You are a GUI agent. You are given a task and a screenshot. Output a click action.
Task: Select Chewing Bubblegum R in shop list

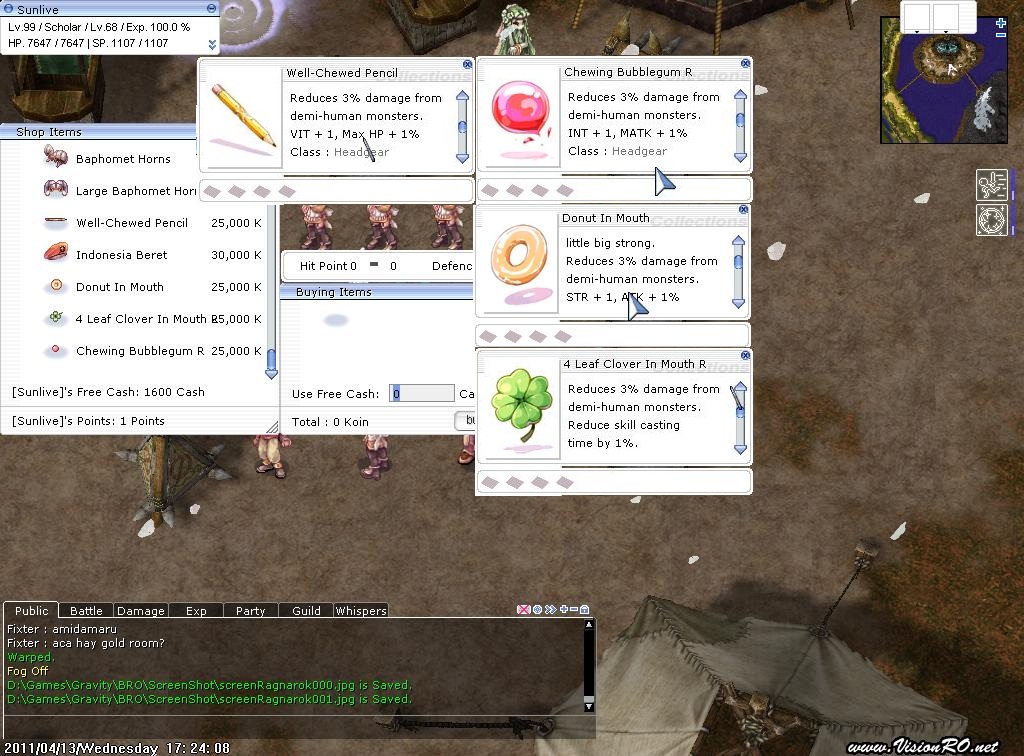coord(139,351)
